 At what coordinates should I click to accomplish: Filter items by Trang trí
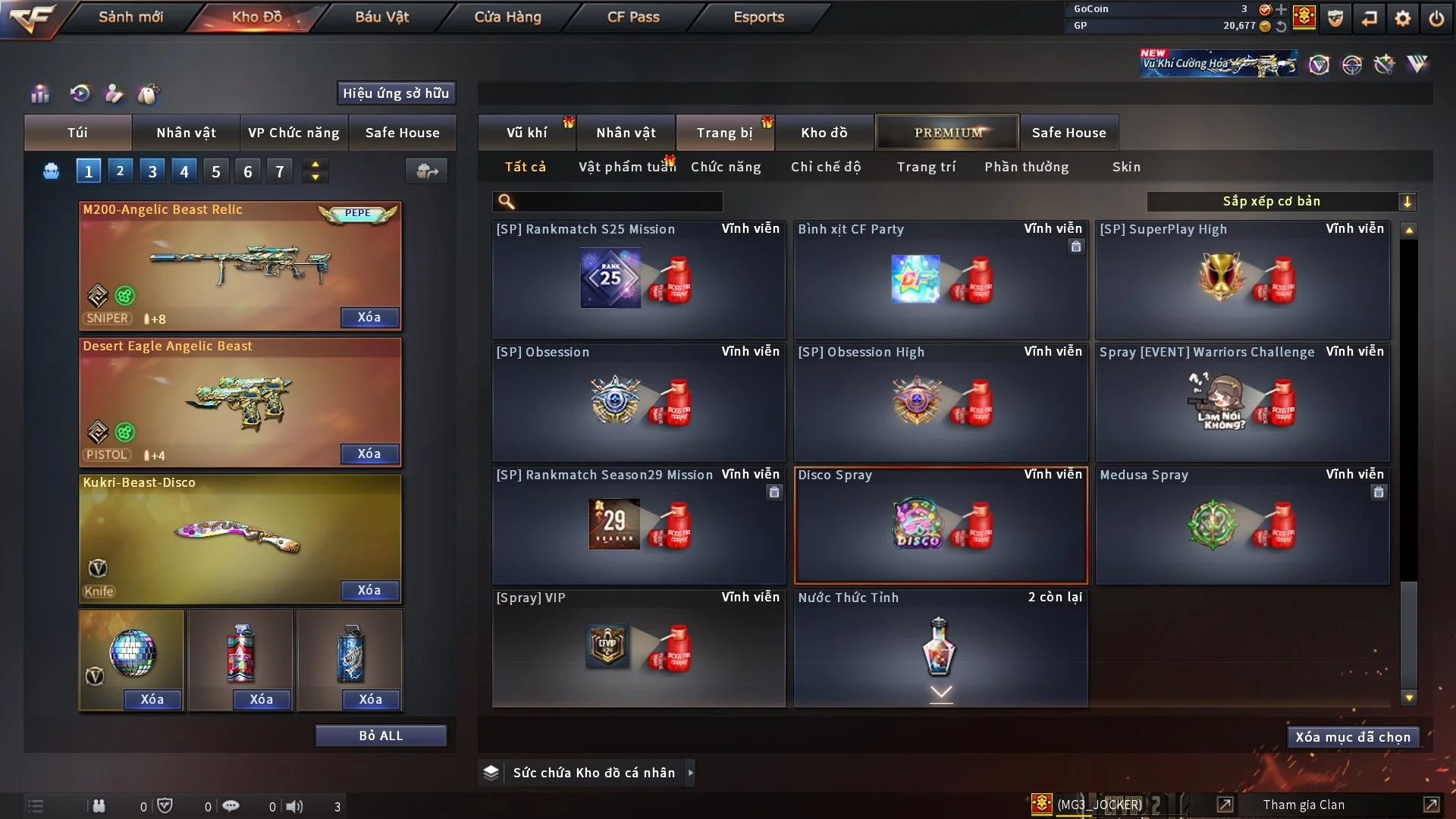926,167
